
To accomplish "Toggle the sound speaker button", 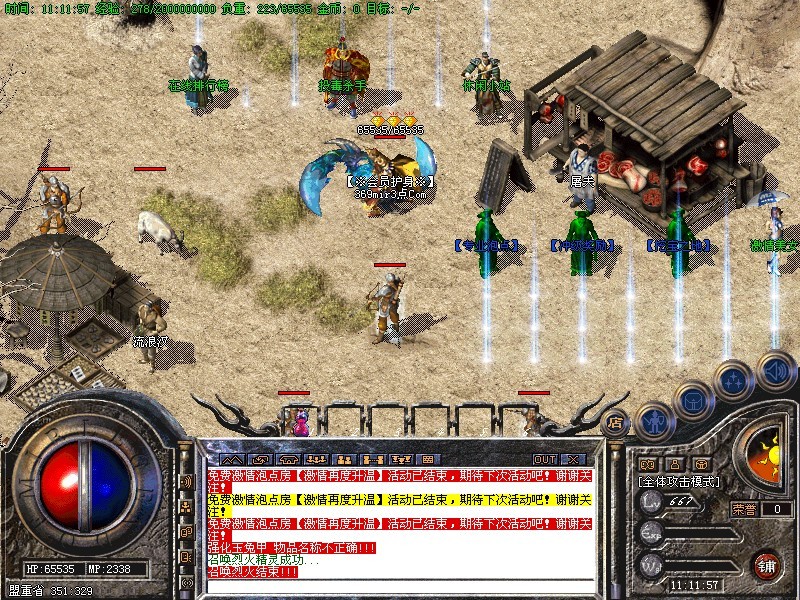I will click(775, 370).
